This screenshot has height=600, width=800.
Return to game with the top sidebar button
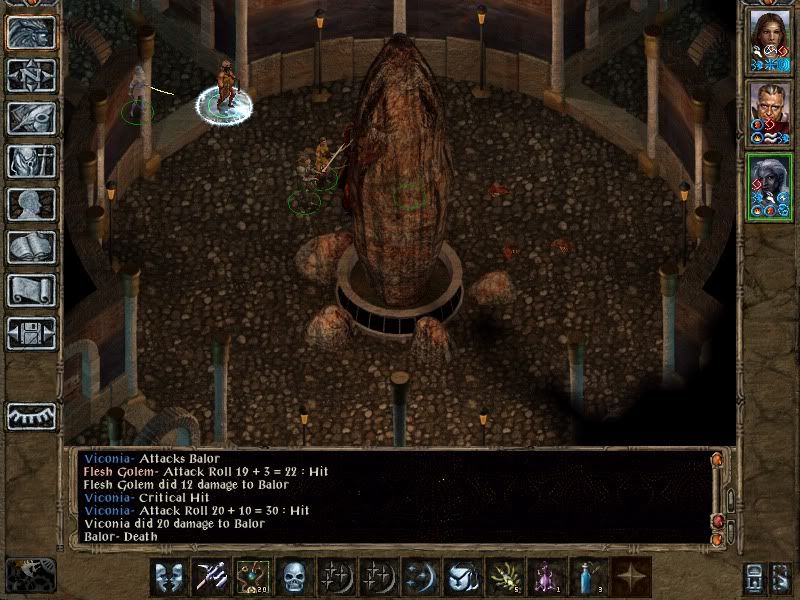pos(31,32)
